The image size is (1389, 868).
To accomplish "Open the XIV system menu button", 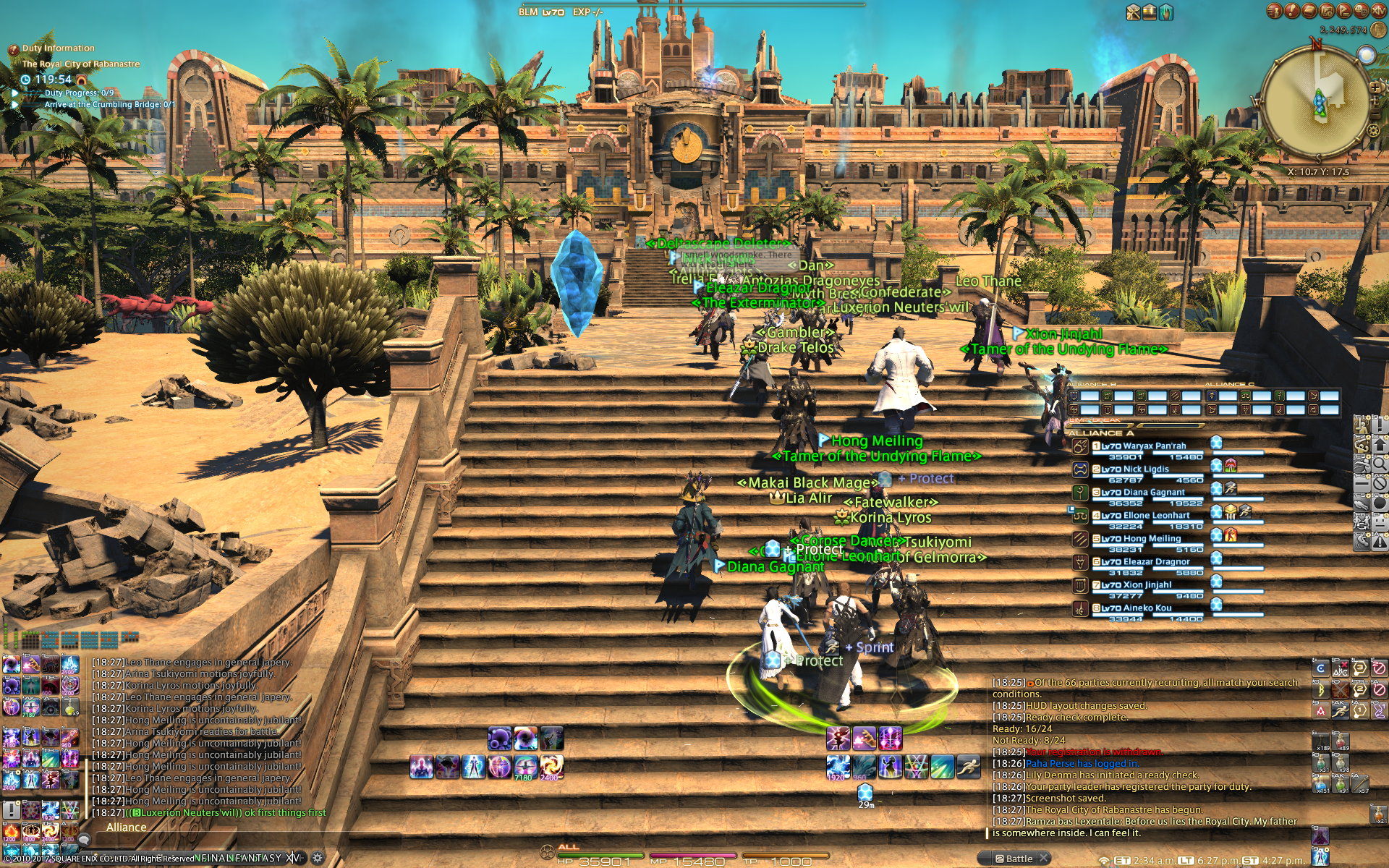I will point(1378,11).
